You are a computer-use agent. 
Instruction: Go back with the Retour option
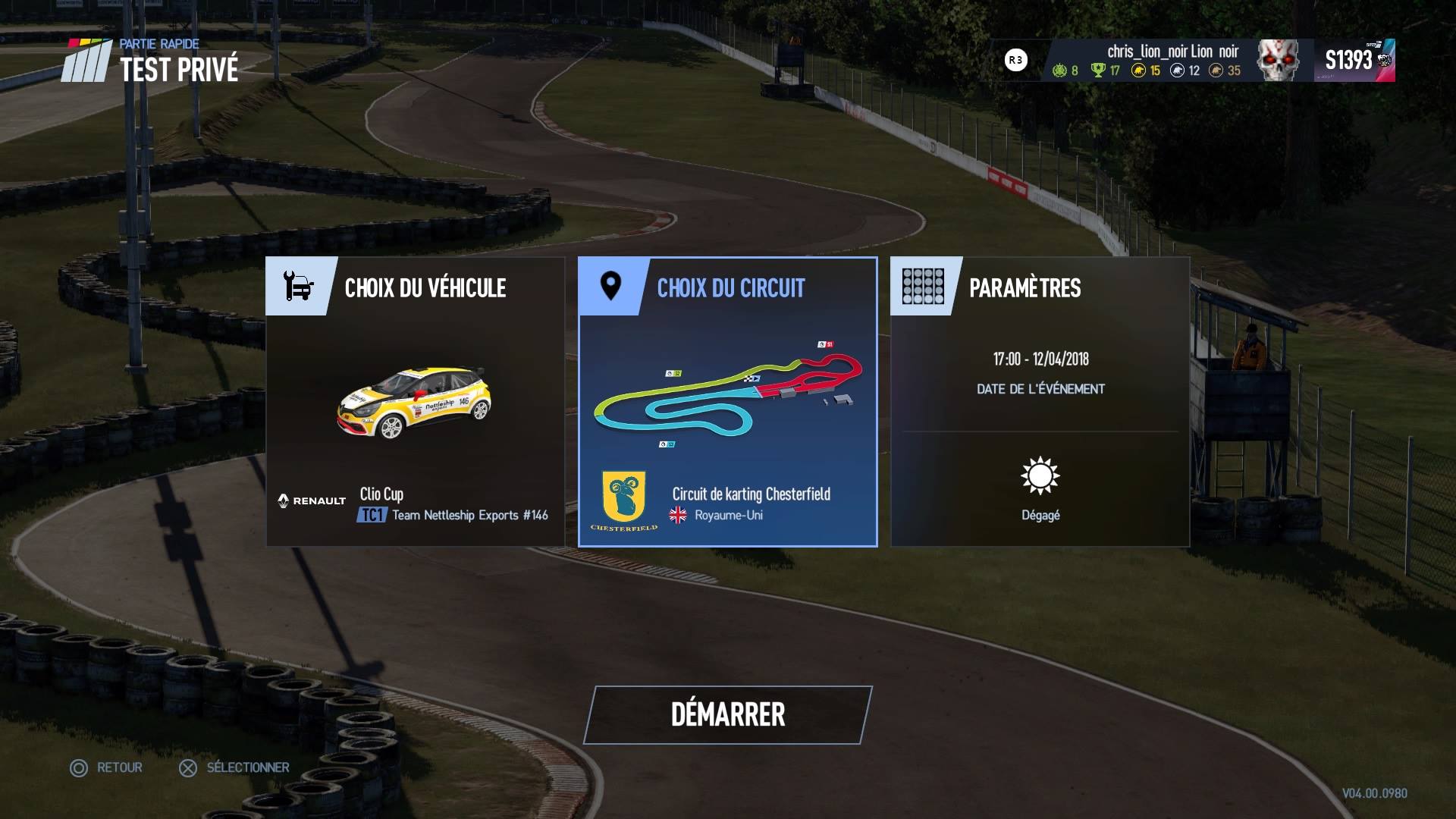pos(107,767)
